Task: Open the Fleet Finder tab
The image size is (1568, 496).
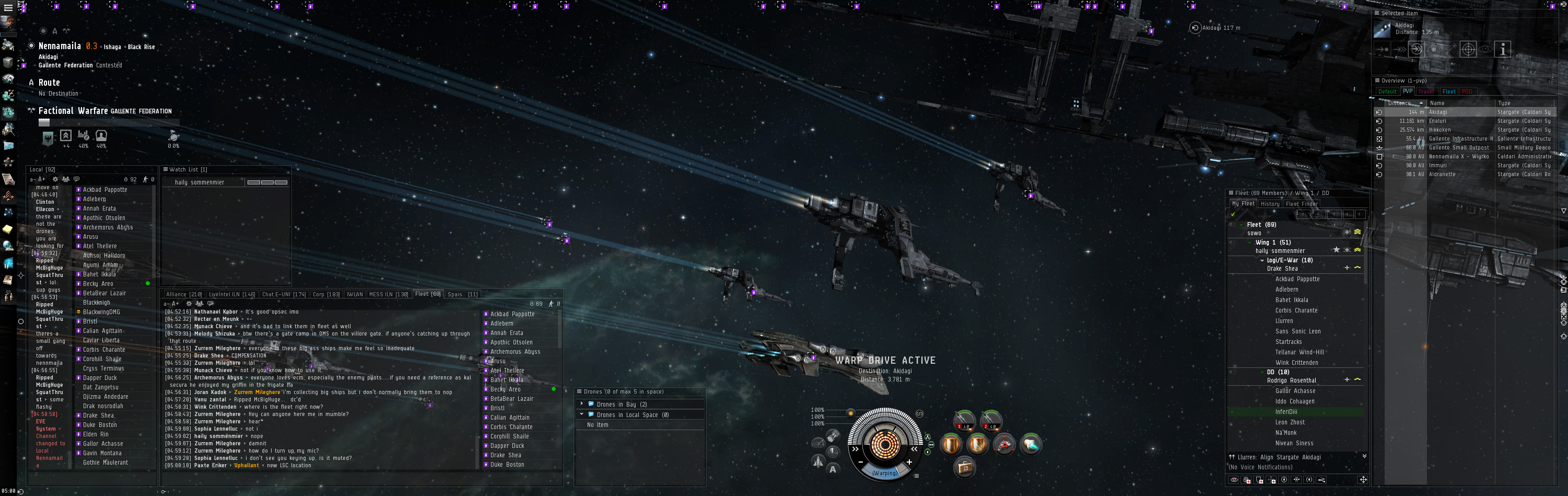Action: [x=1302, y=204]
